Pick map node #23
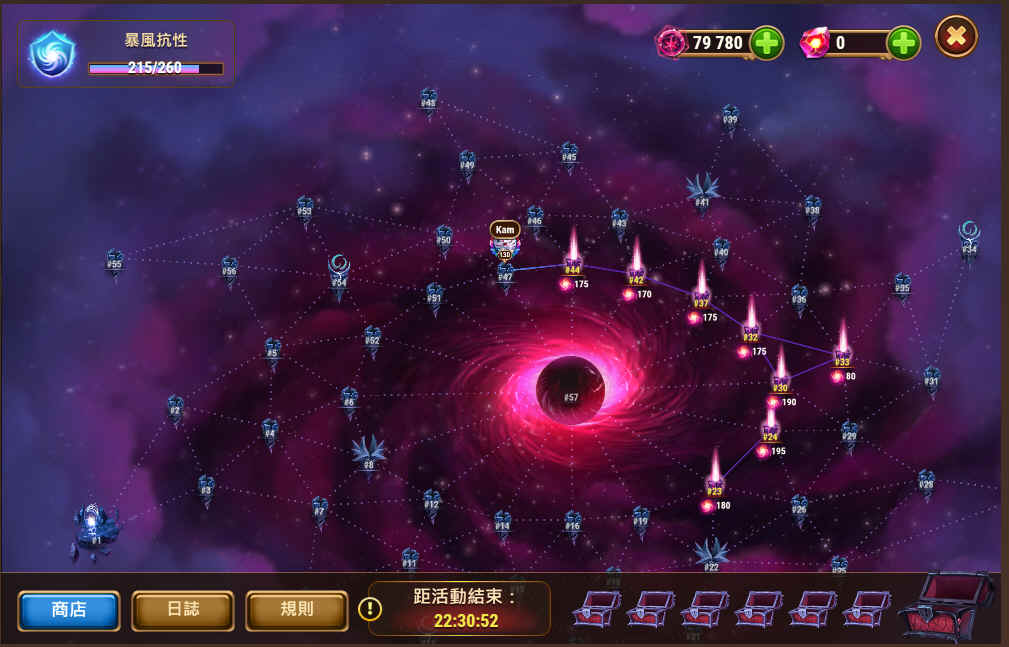The image size is (1009, 647). tap(714, 486)
